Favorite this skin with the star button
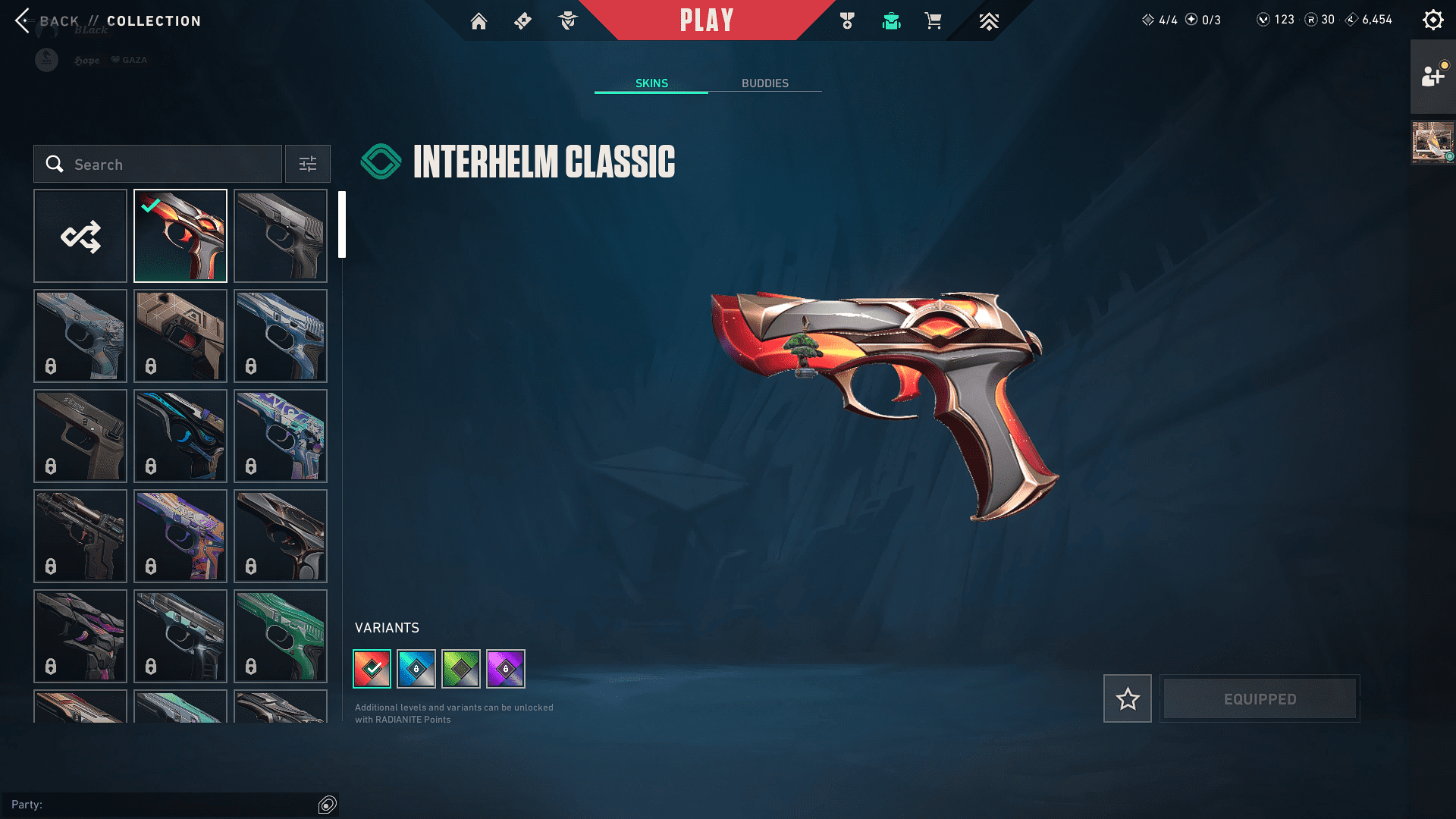 coord(1127,698)
